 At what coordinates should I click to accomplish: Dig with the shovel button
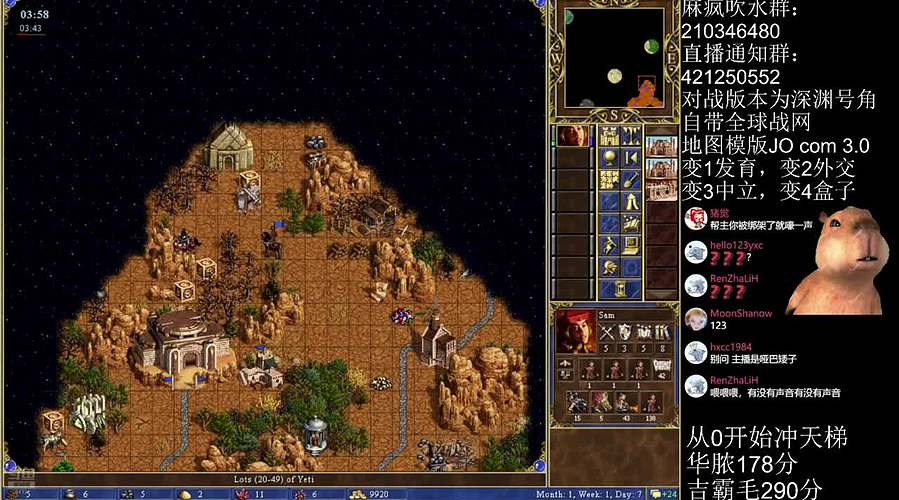click(631, 180)
